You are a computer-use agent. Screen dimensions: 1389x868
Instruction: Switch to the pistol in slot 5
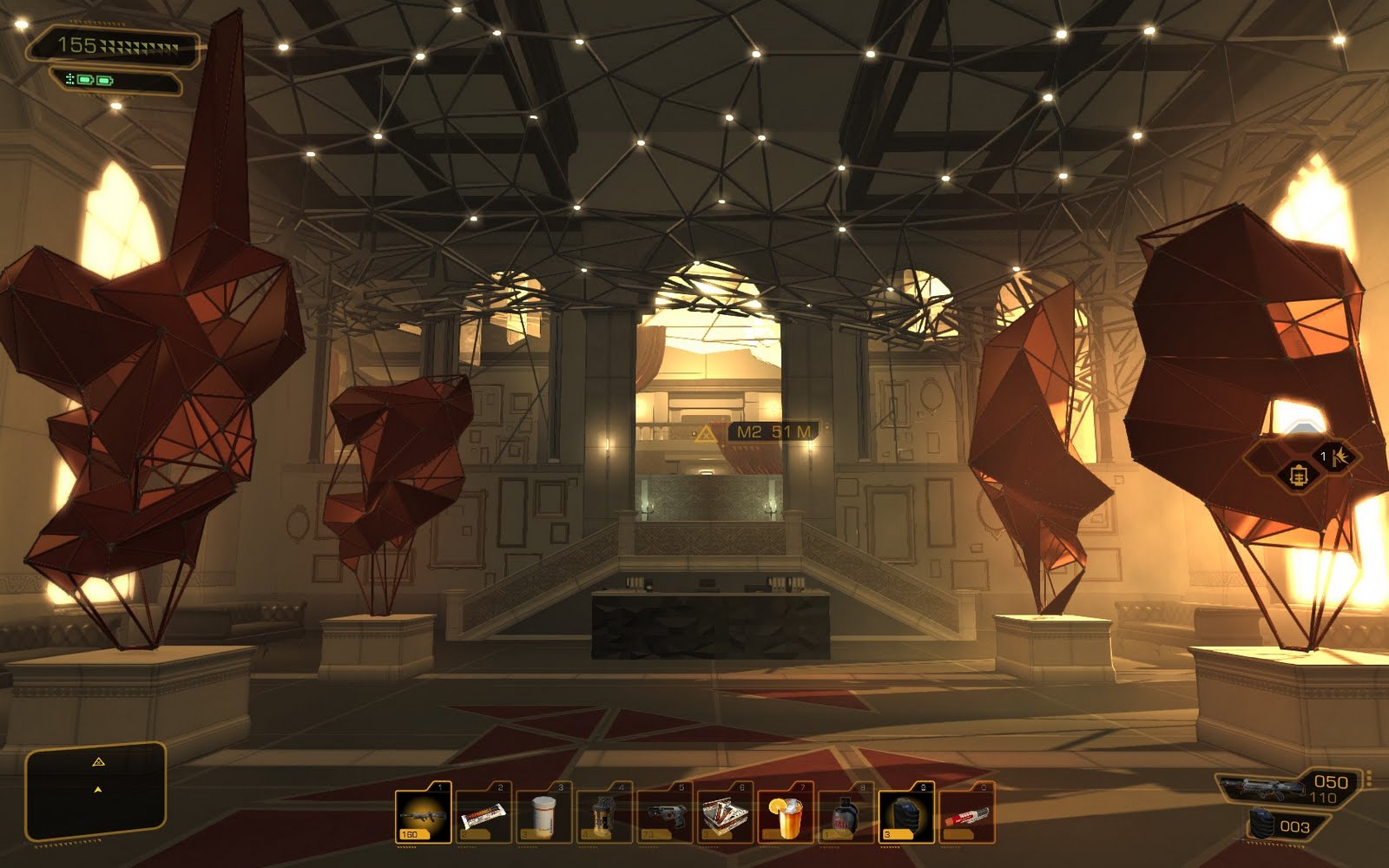(665, 814)
